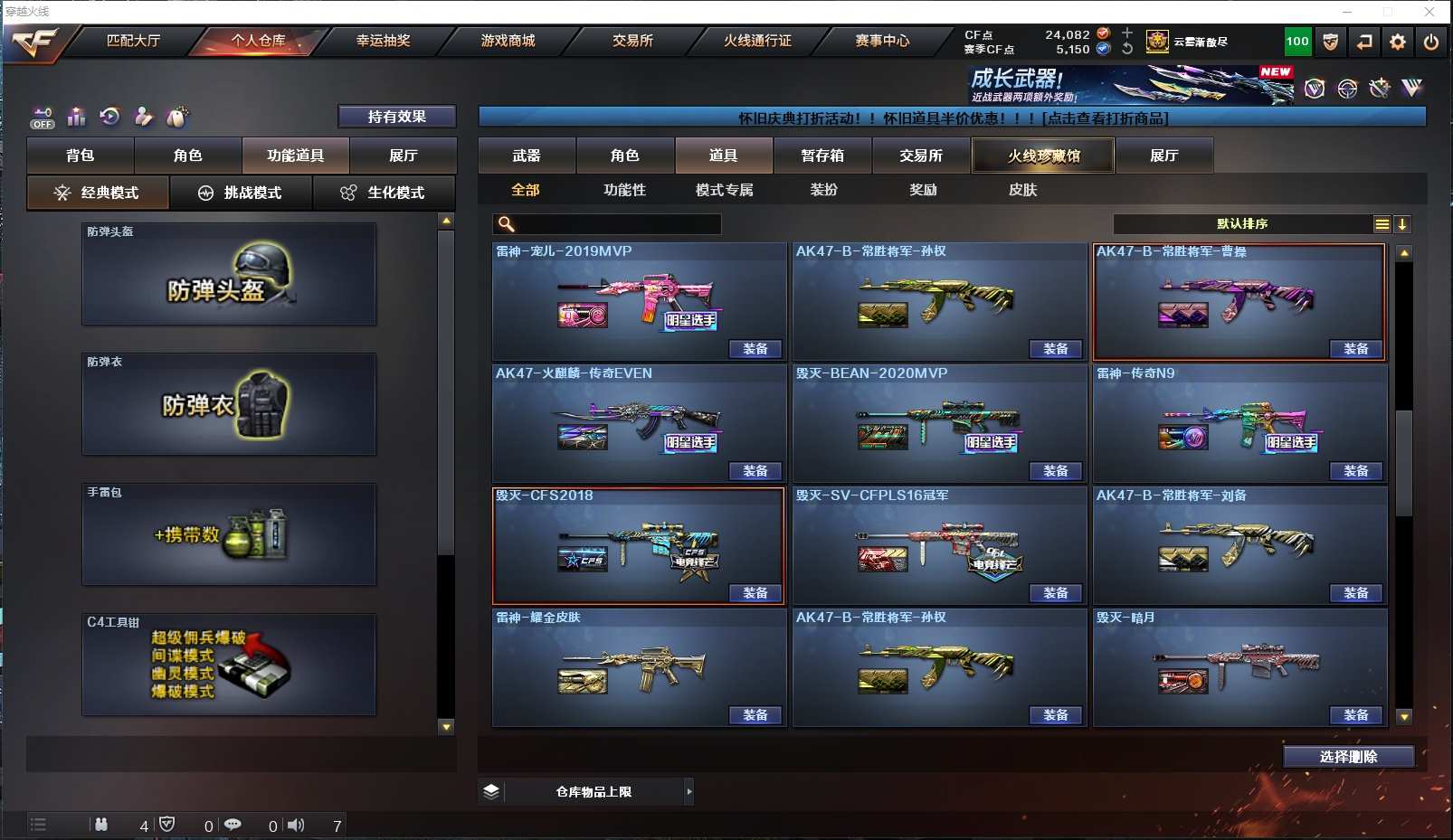Select the 毁灭-BEAN-2020MVP item card

[x=939, y=422]
